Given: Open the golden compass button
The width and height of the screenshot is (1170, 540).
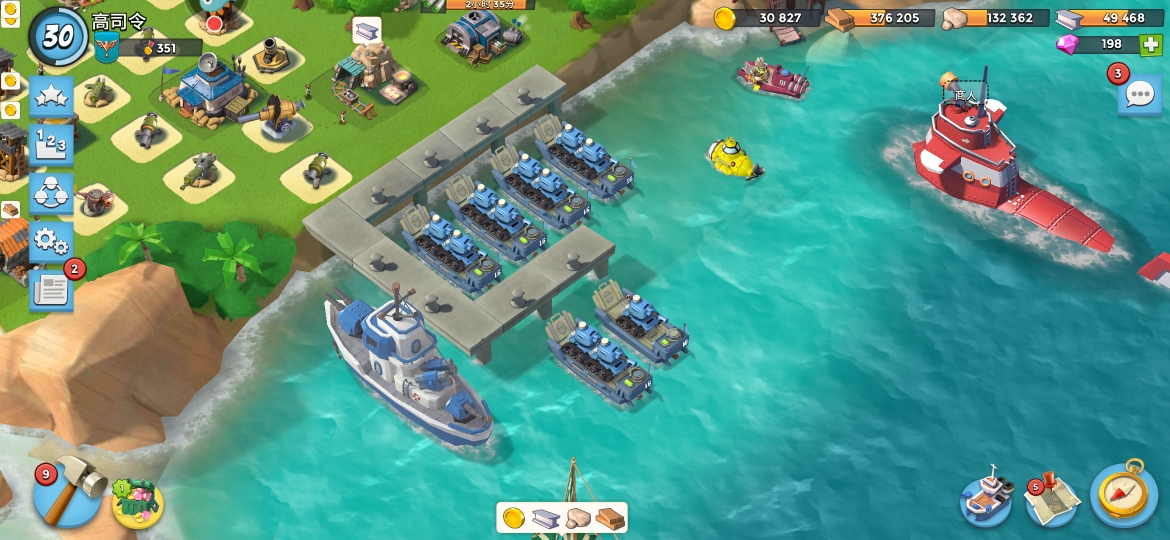Looking at the screenshot, I should [x=1124, y=494].
